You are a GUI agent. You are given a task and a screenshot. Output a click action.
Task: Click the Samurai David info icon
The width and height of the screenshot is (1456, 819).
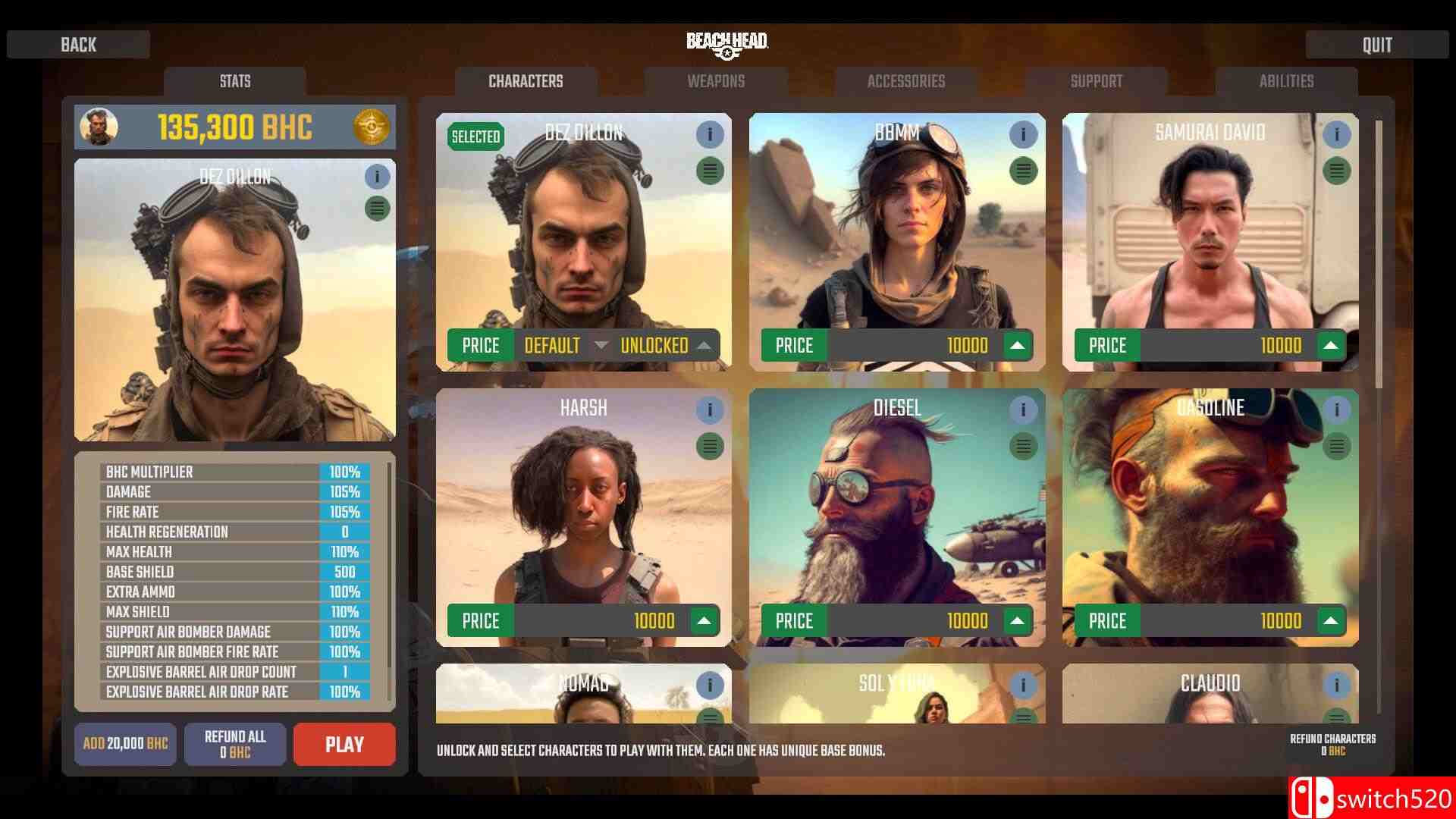coord(1337,134)
